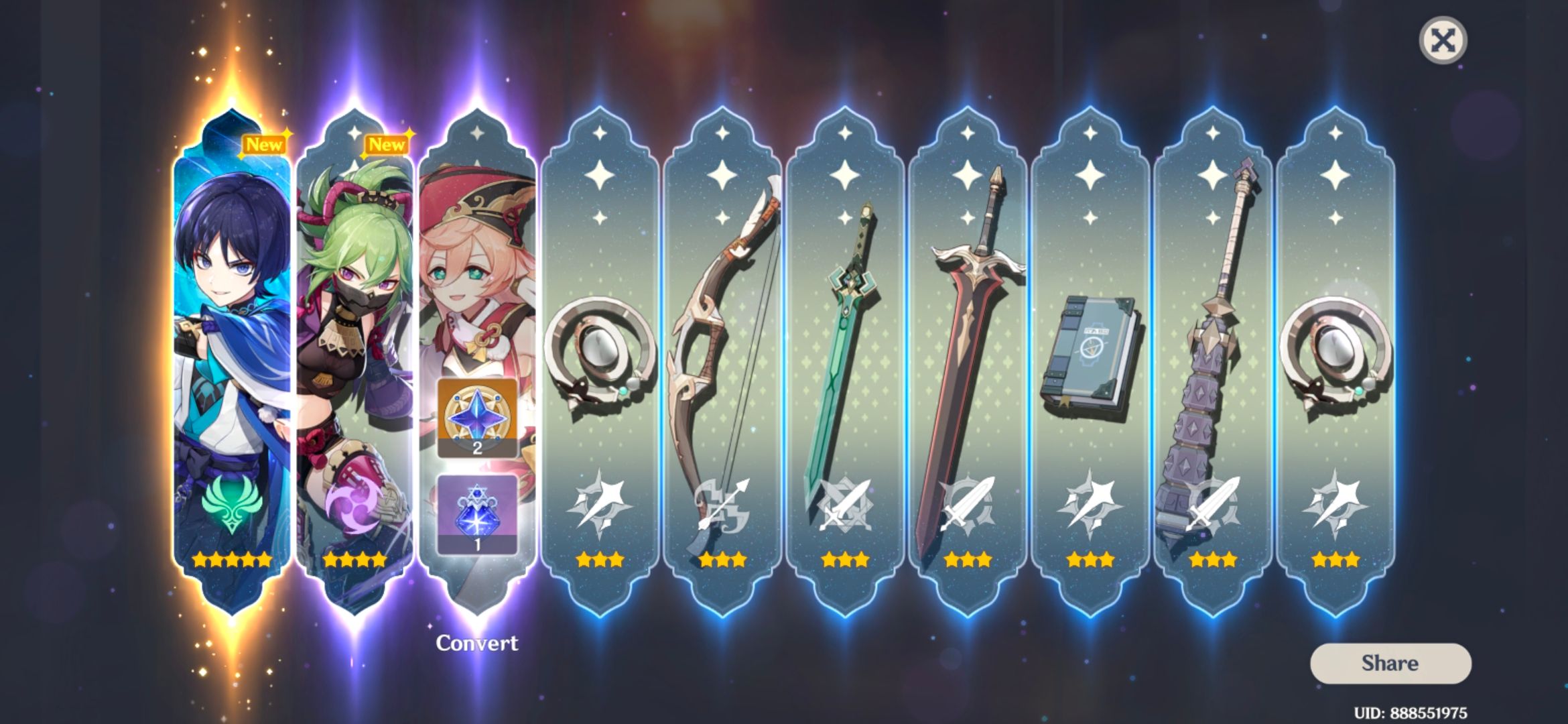Click the New badge on Kuki Shinobu's card
Image resolution: width=1568 pixels, height=724 pixels.
[386, 143]
